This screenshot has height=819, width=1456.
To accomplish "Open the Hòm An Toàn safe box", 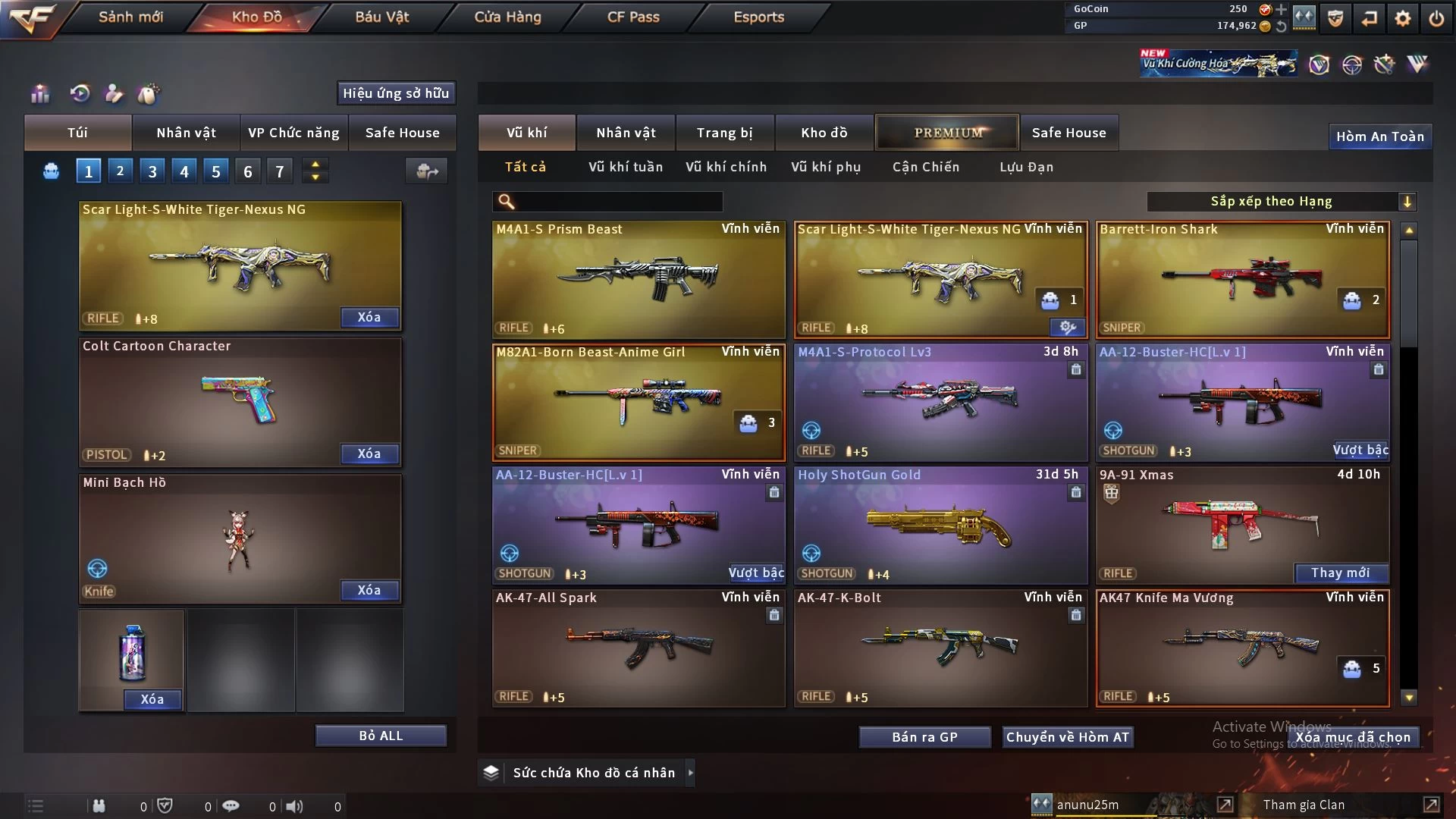I will click(1379, 136).
